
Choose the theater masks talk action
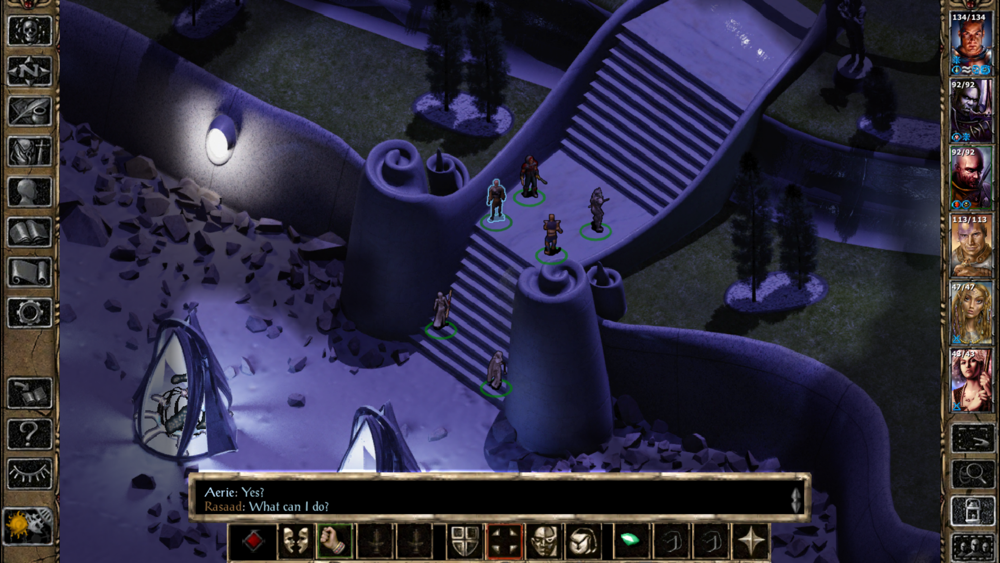pos(293,541)
